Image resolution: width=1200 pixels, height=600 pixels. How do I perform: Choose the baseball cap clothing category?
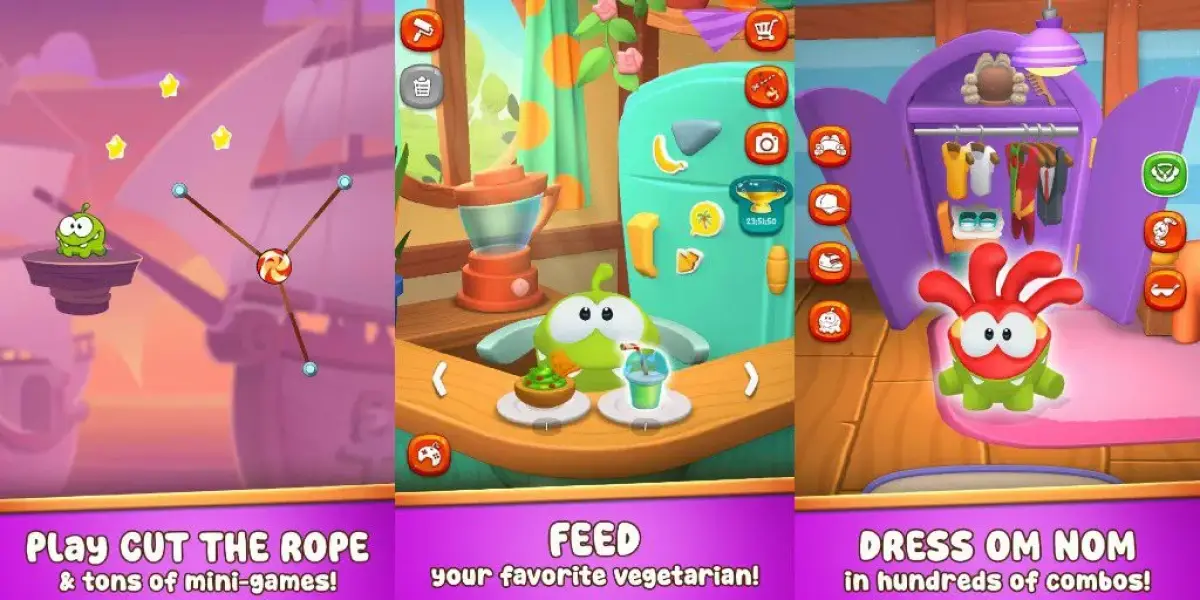[x=829, y=204]
